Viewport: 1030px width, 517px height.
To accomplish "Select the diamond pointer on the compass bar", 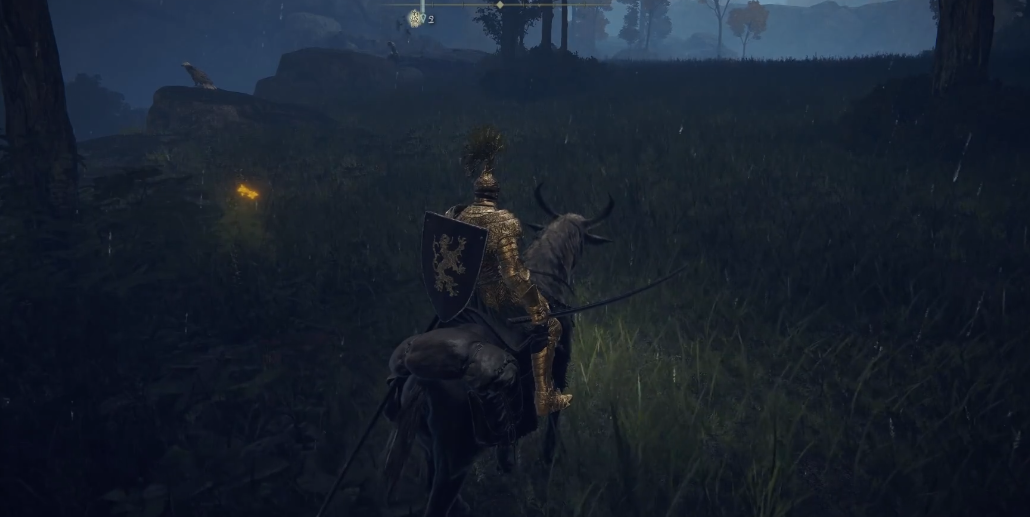I will pyautogui.click(x=499, y=5).
